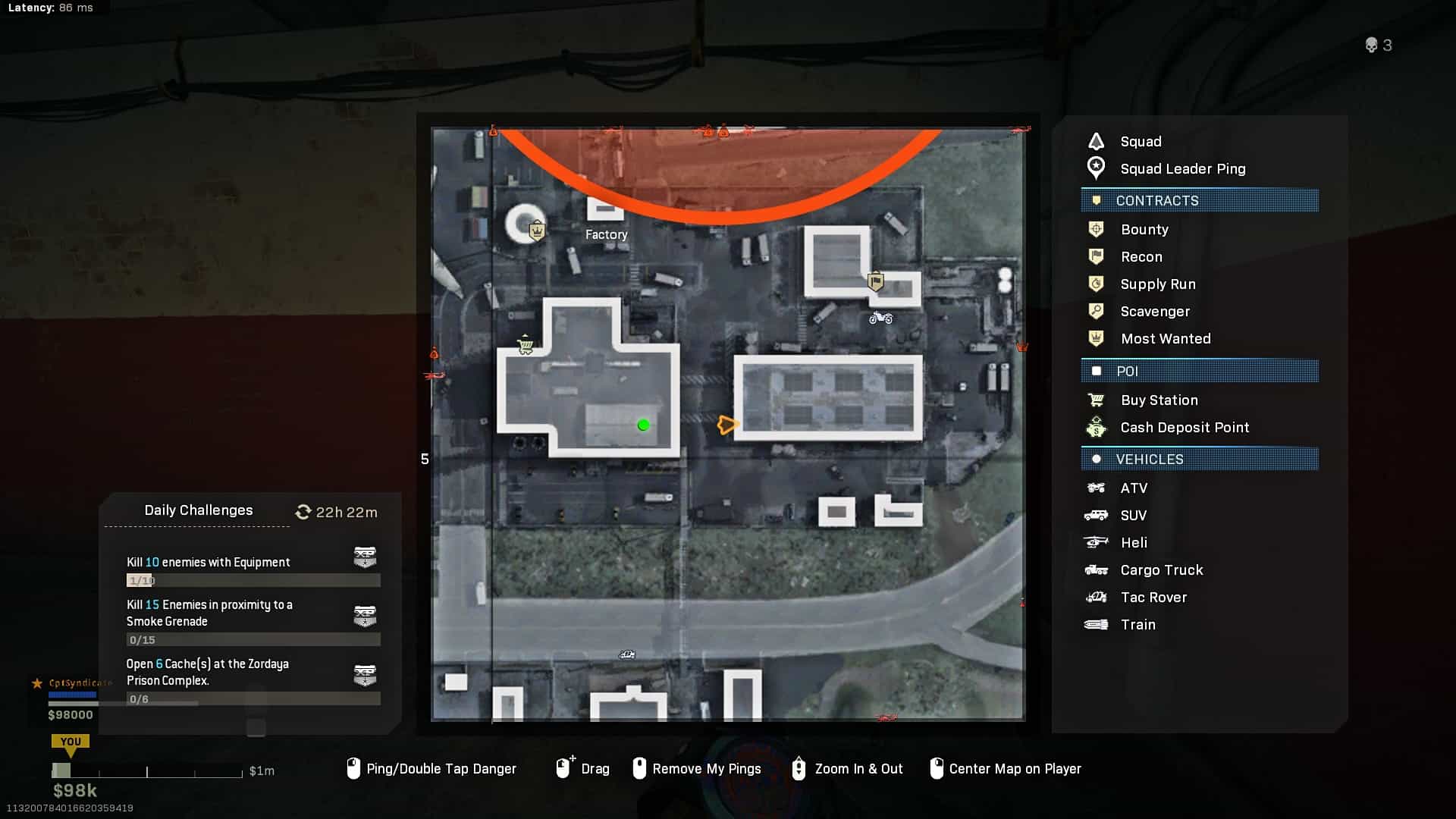1456x819 pixels.
Task: Pick the Cargo Truck legend row
Action: click(x=1161, y=570)
